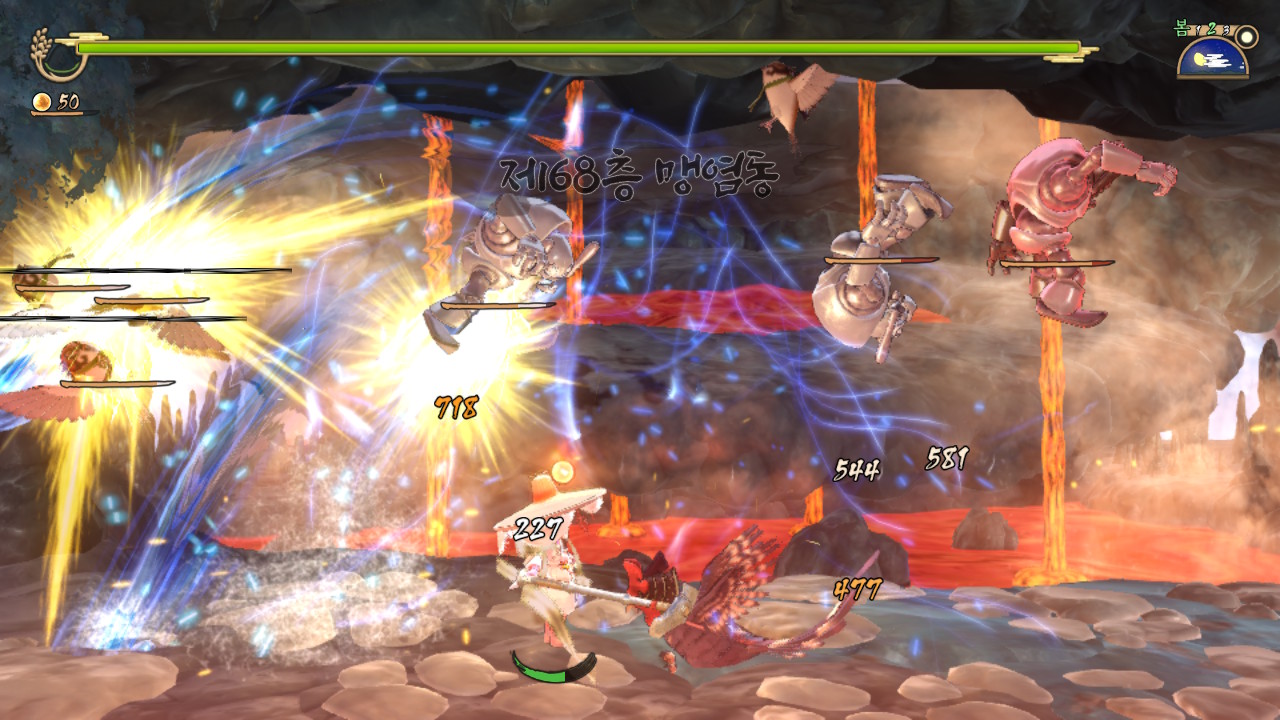Select the season and time-of-day dial

(x=1213, y=56)
